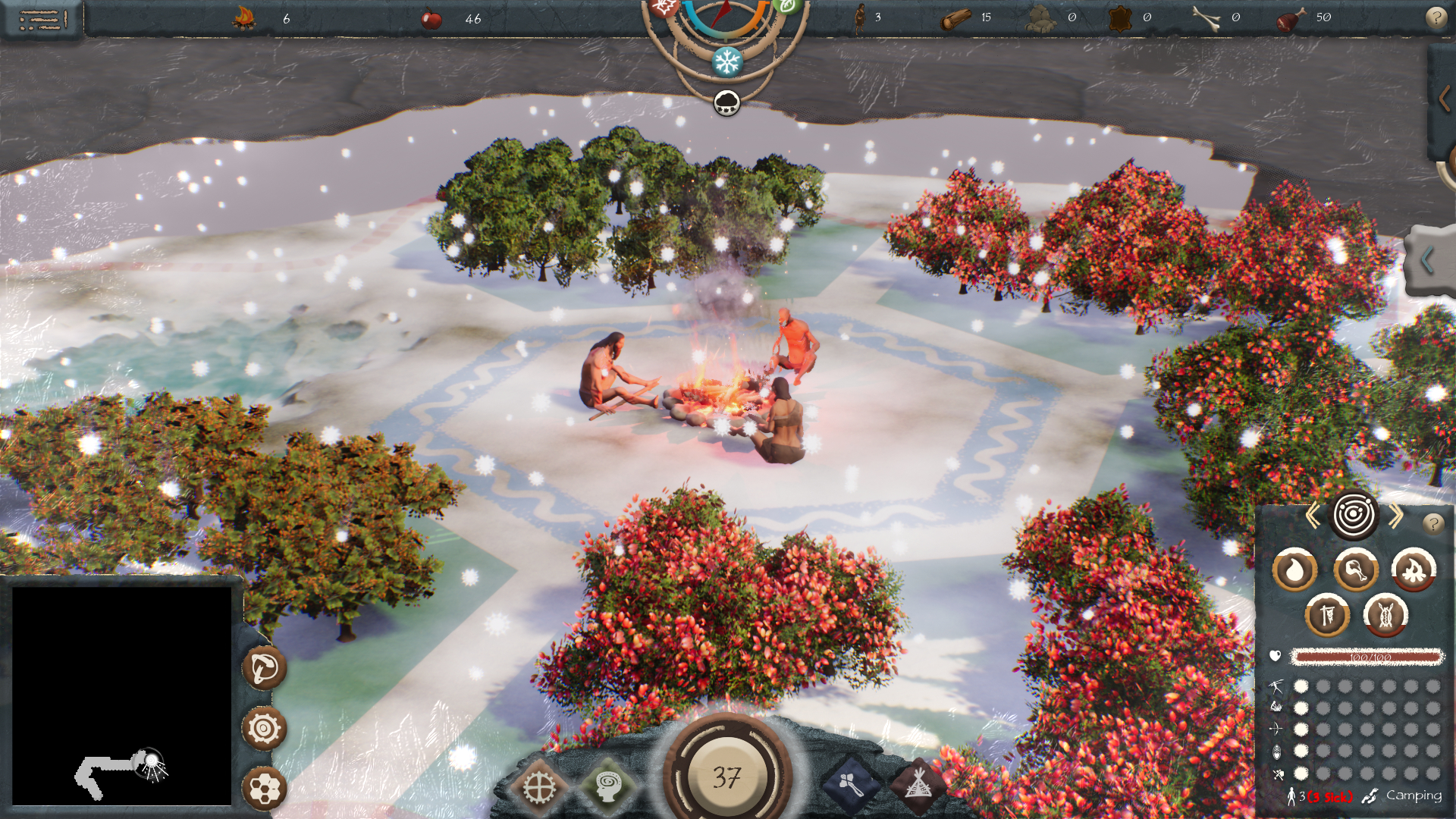
Task: Open the gear settings button beside minimap
Action: [x=264, y=729]
